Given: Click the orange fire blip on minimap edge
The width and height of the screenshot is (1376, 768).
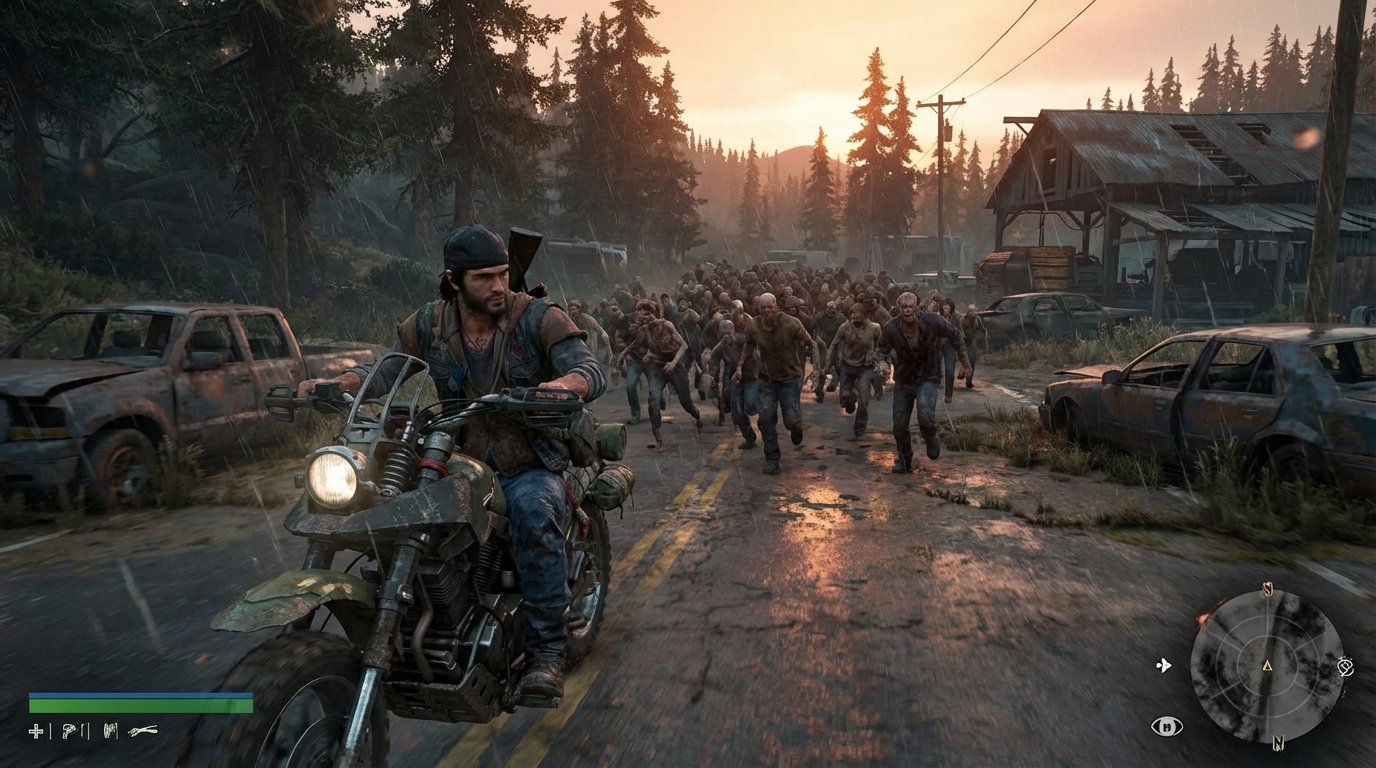Looking at the screenshot, I should point(1203,617).
